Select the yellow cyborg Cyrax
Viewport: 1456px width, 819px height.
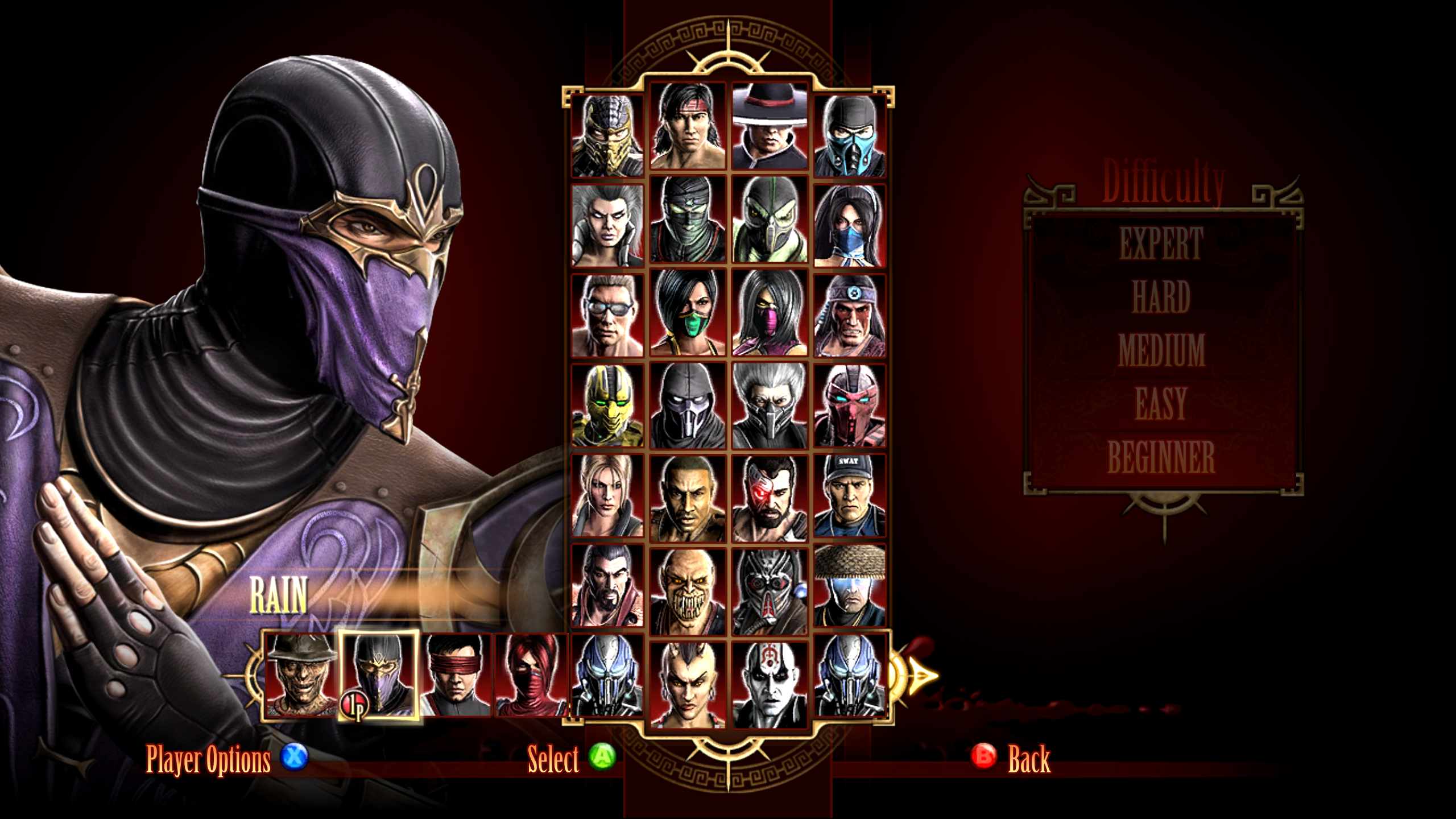pyautogui.click(x=607, y=405)
